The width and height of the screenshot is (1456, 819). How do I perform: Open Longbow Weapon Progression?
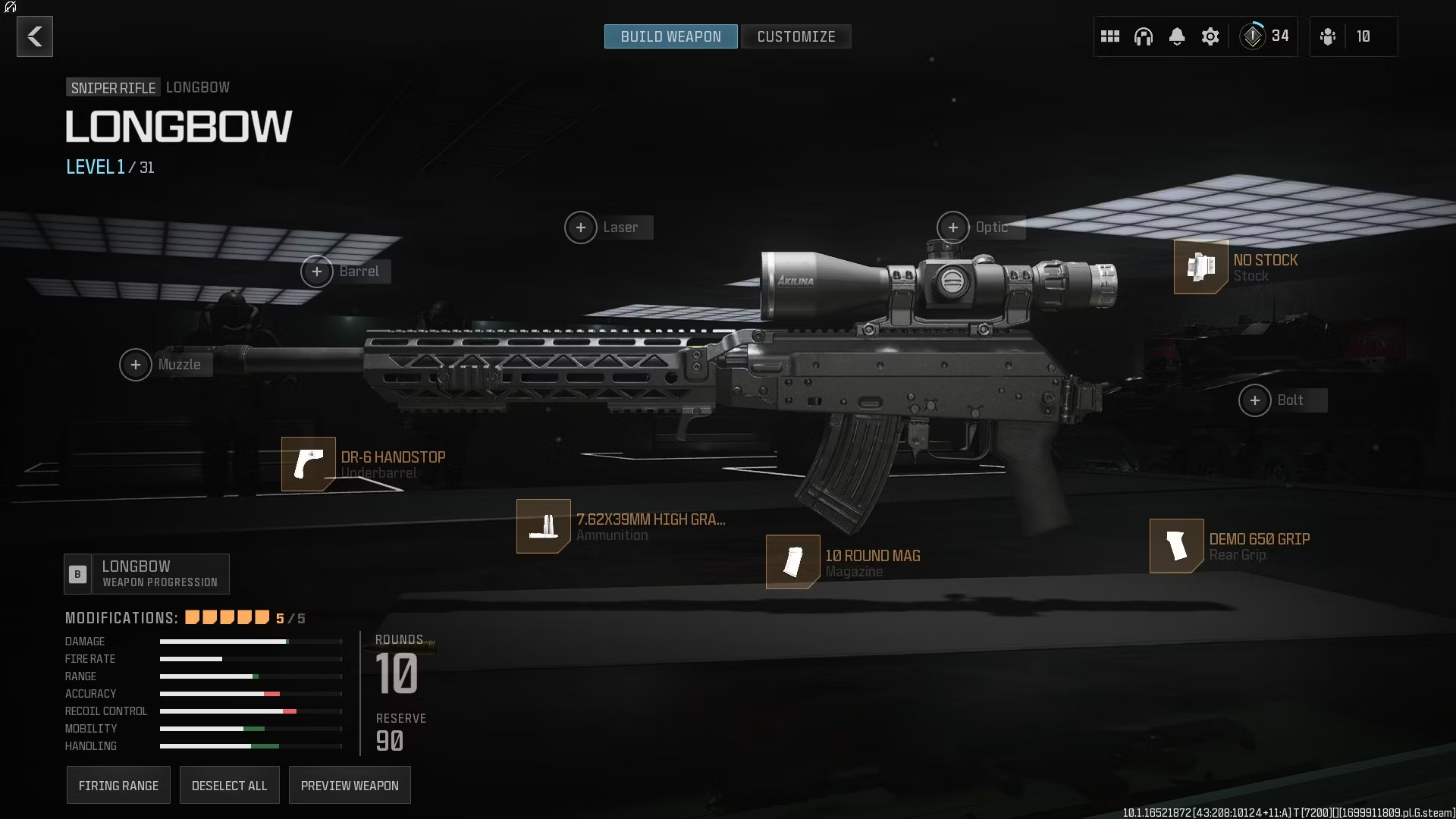point(147,574)
